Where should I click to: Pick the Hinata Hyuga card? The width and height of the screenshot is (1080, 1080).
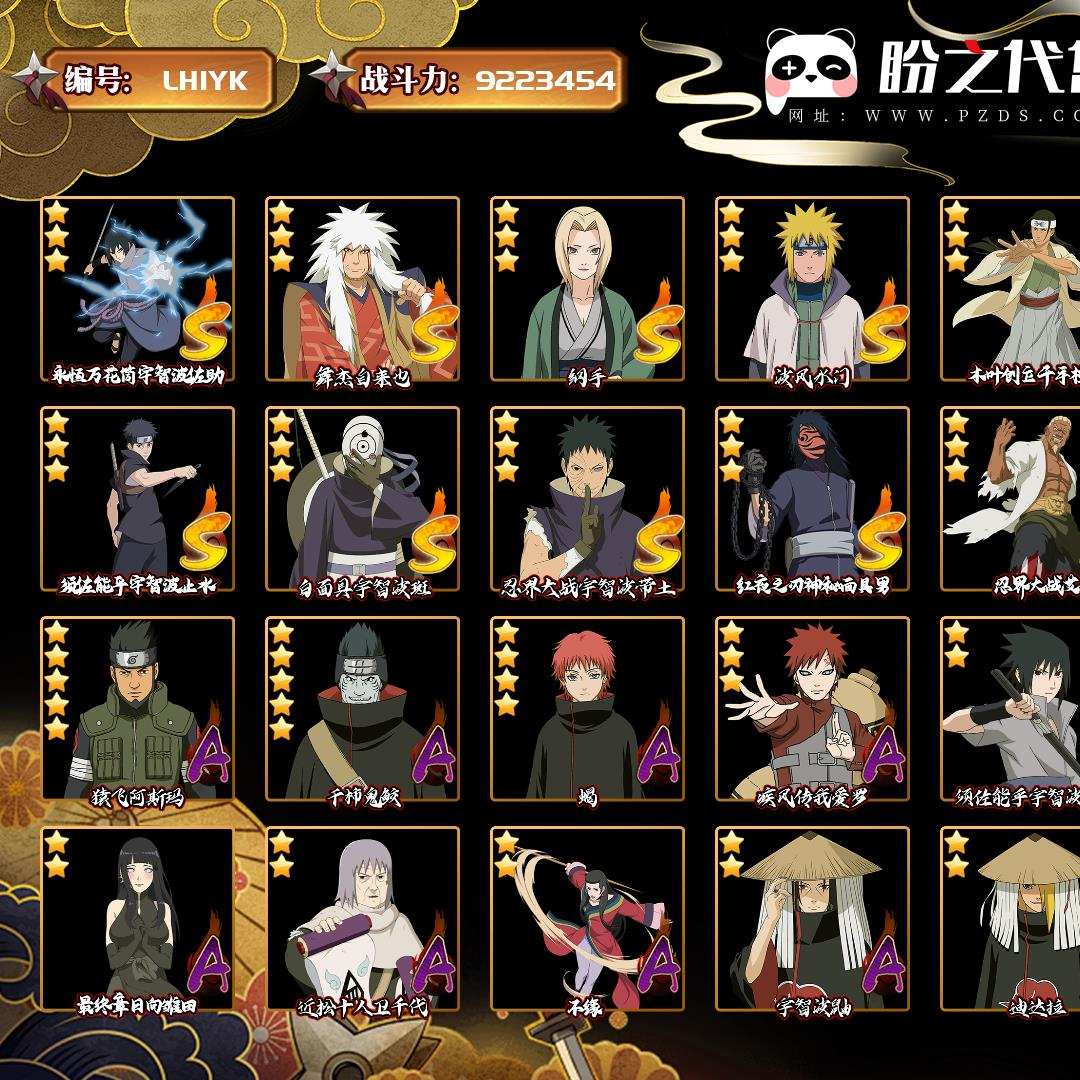(x=137, y=918)
